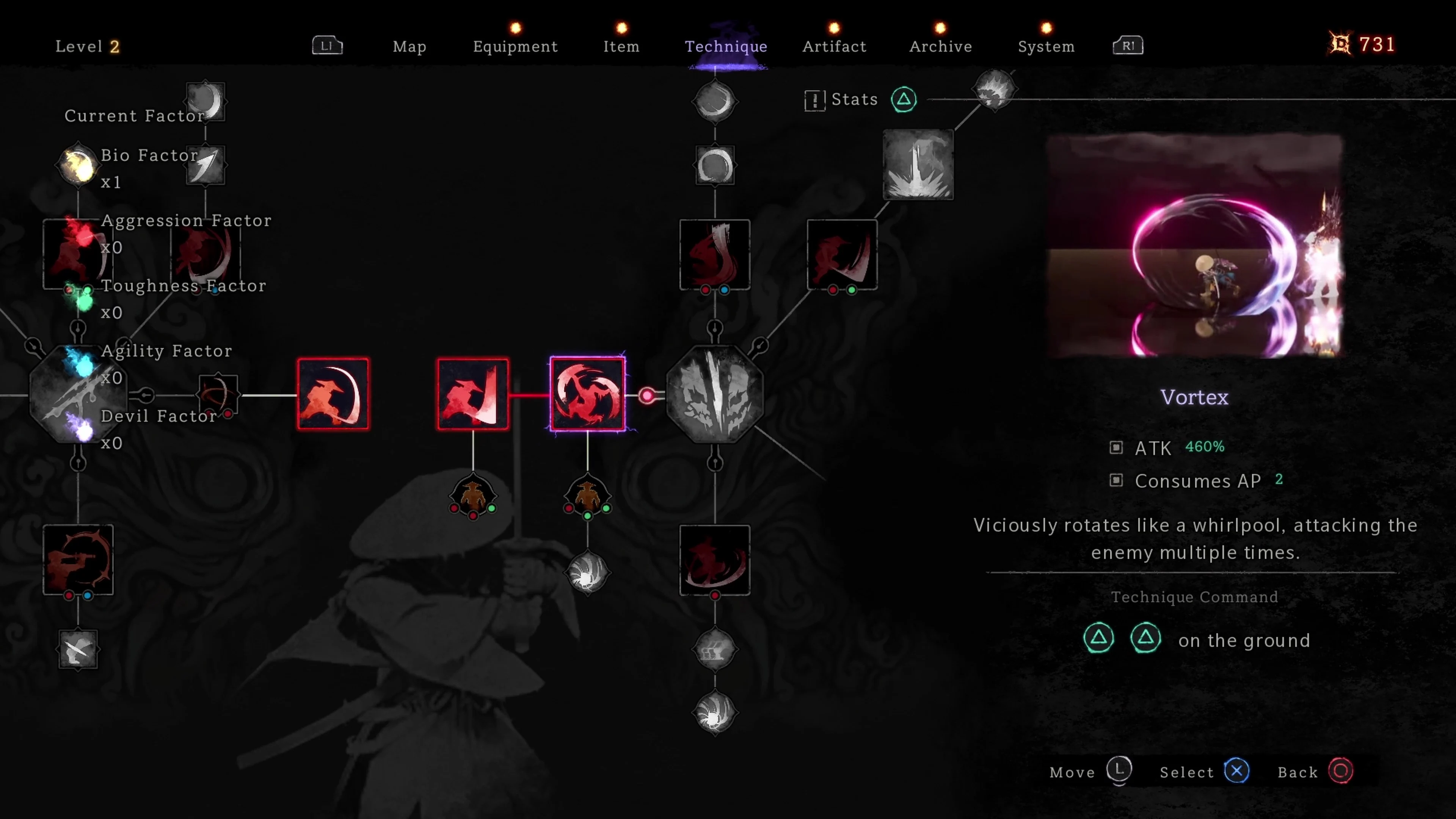Toggle the green skill point dot on Aggression Factor
Screen dimensions: 1456x819
88,290
